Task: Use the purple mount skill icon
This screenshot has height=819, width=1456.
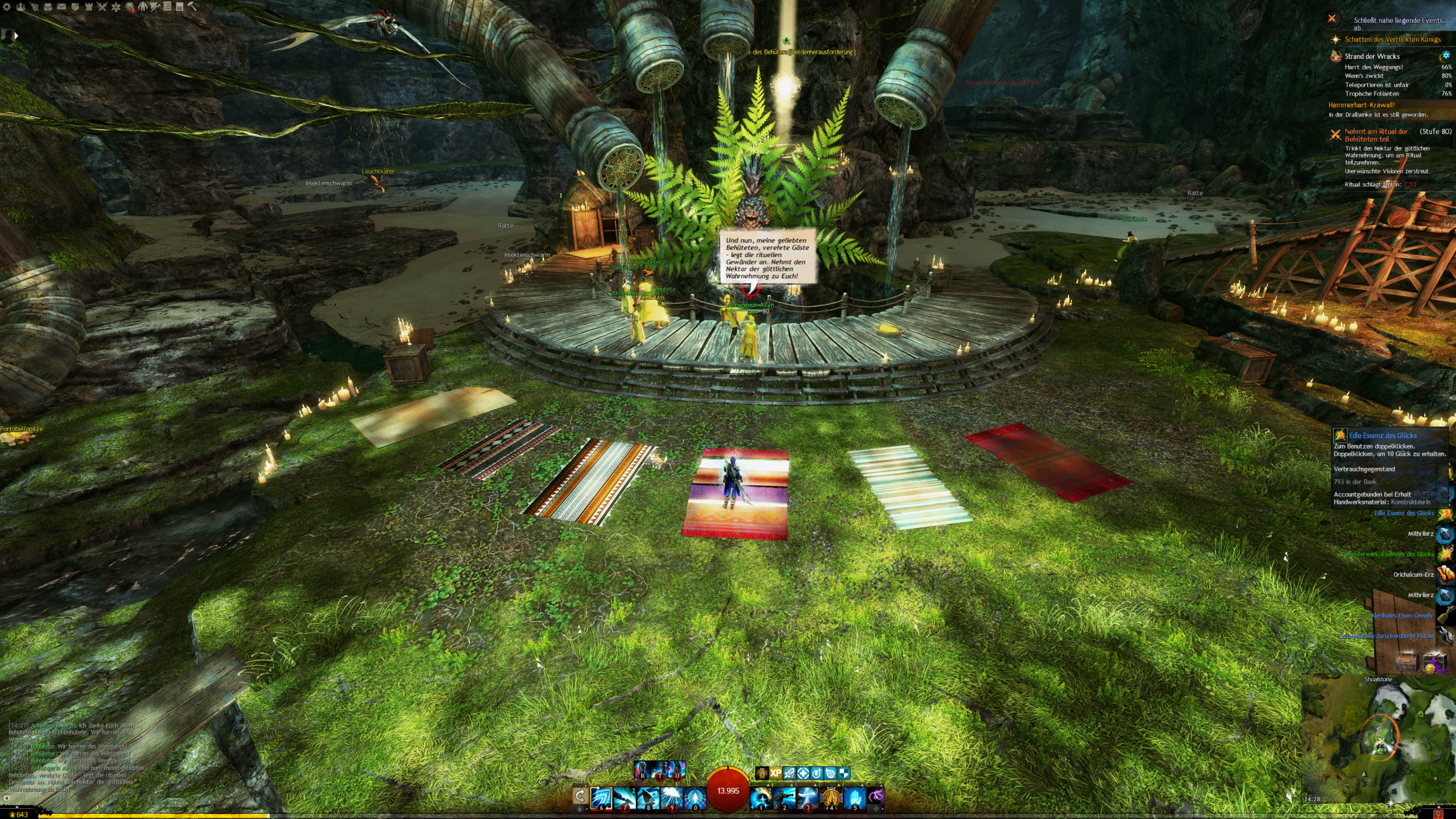Action: pos(877,797)
